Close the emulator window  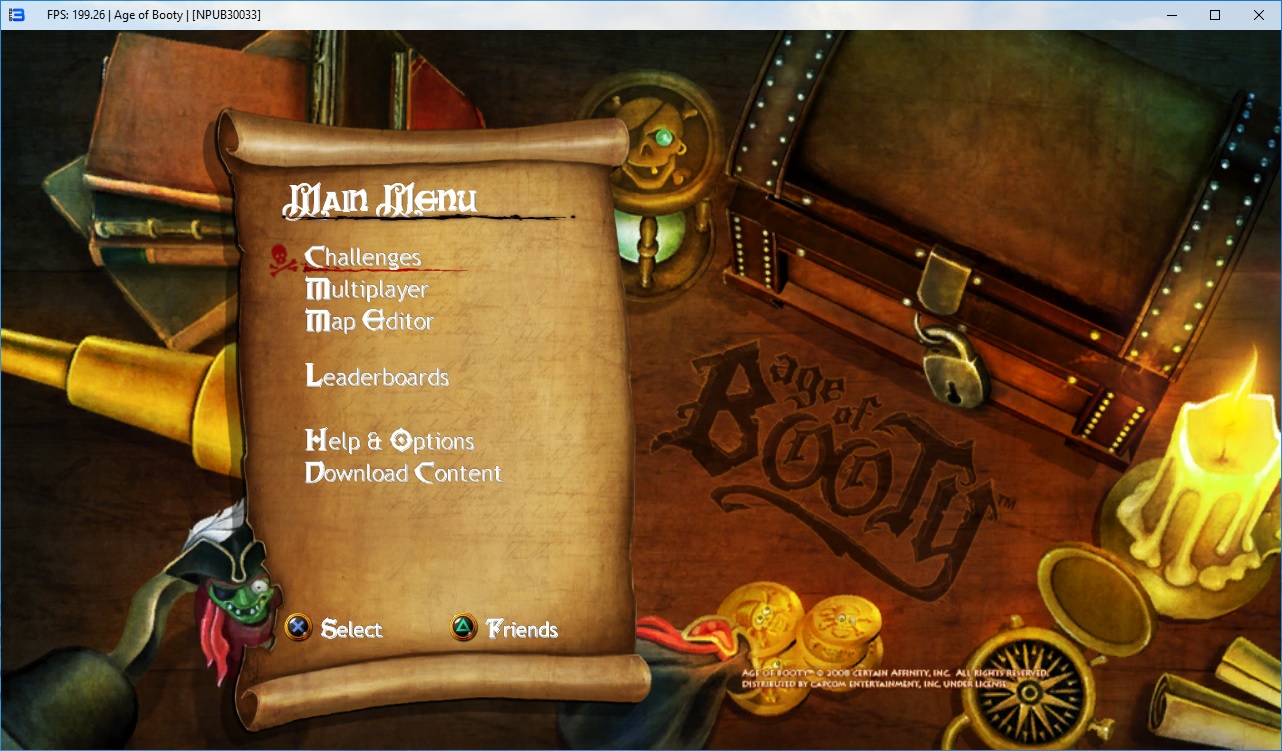1259,15
